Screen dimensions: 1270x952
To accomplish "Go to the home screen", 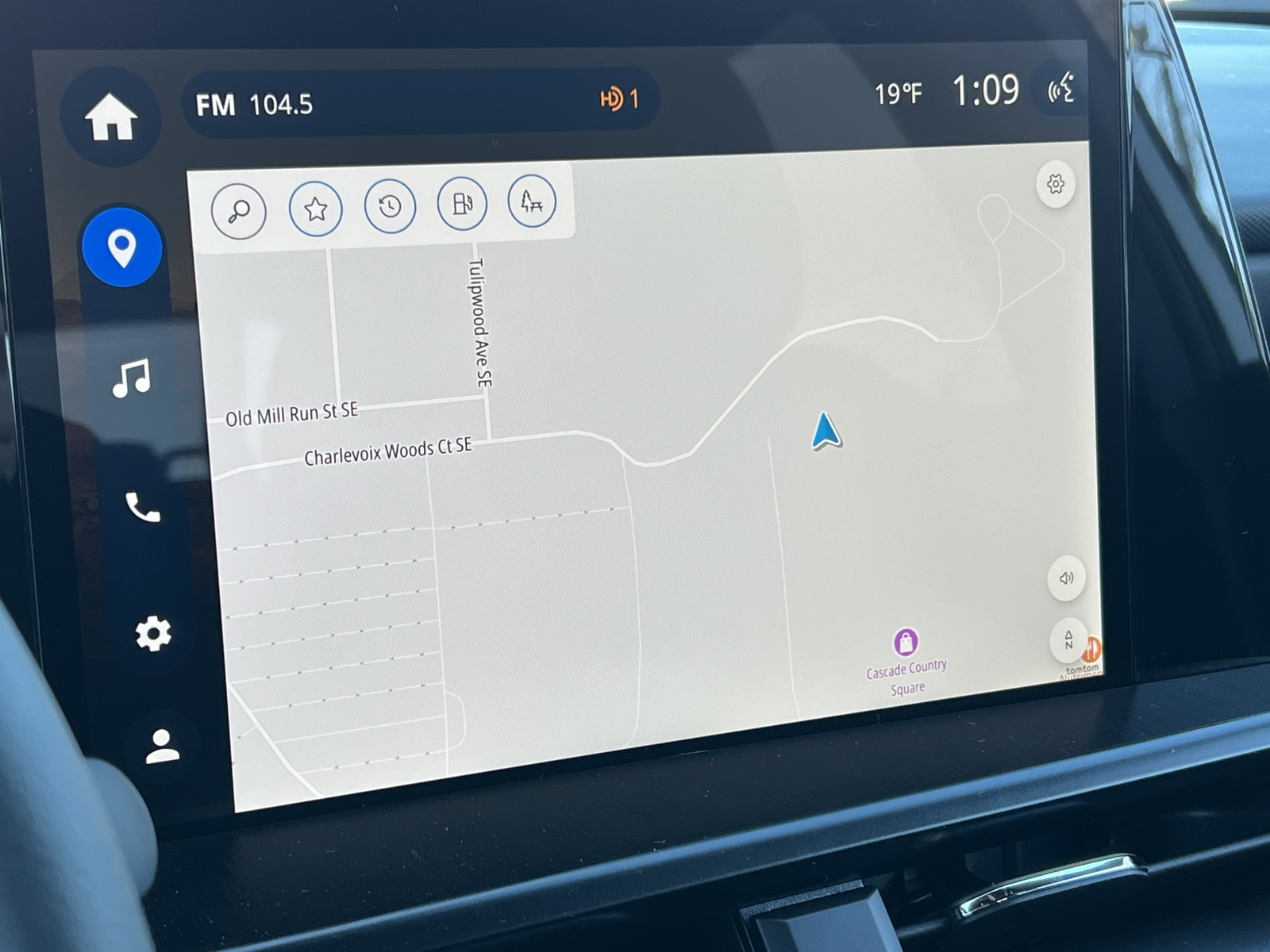I will click(x=111, y=117).
